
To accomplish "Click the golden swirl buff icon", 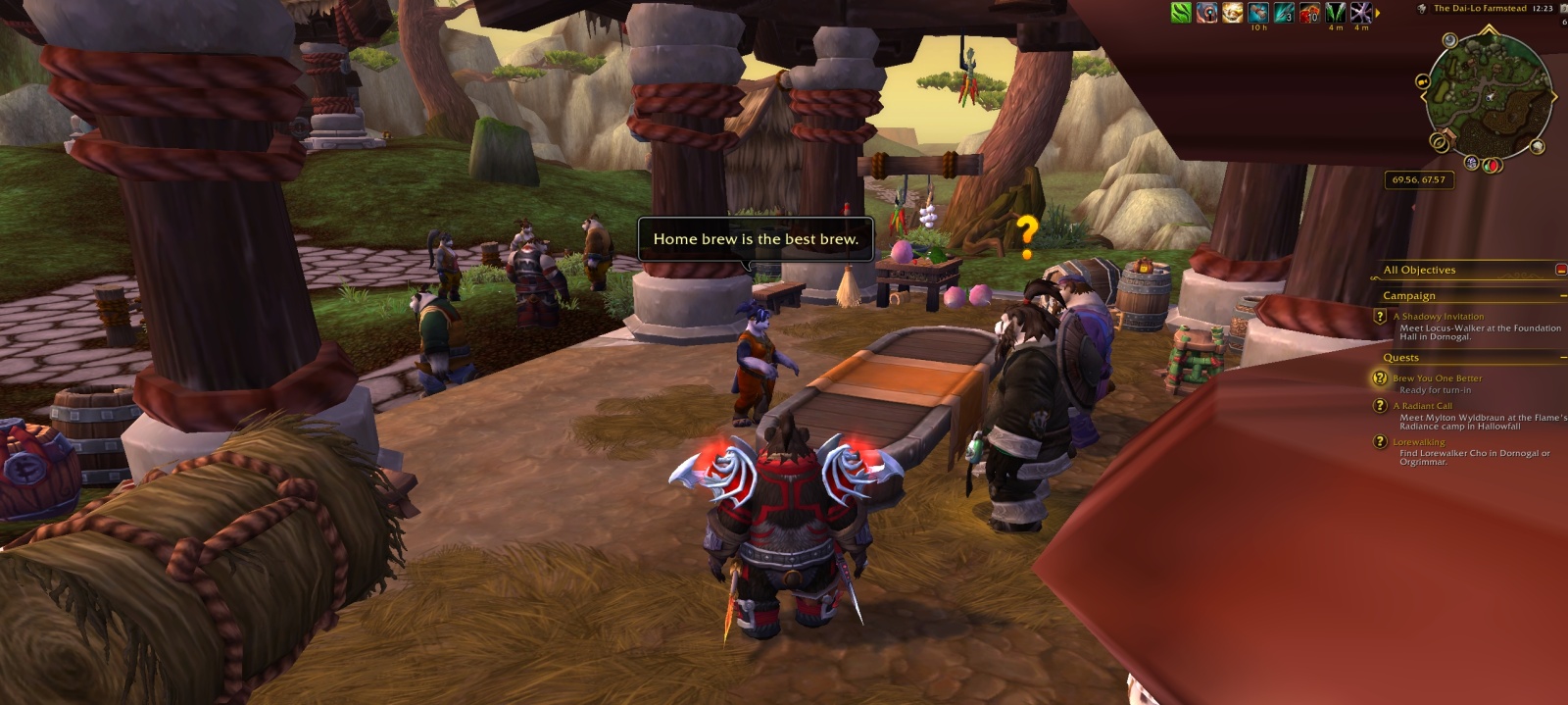I will pos(1233,13).
